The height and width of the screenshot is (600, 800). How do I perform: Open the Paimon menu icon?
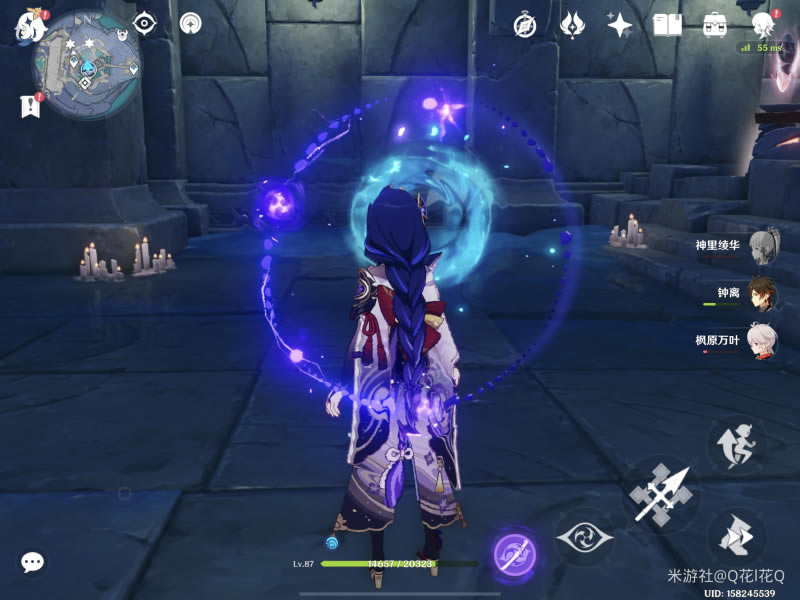26,26
